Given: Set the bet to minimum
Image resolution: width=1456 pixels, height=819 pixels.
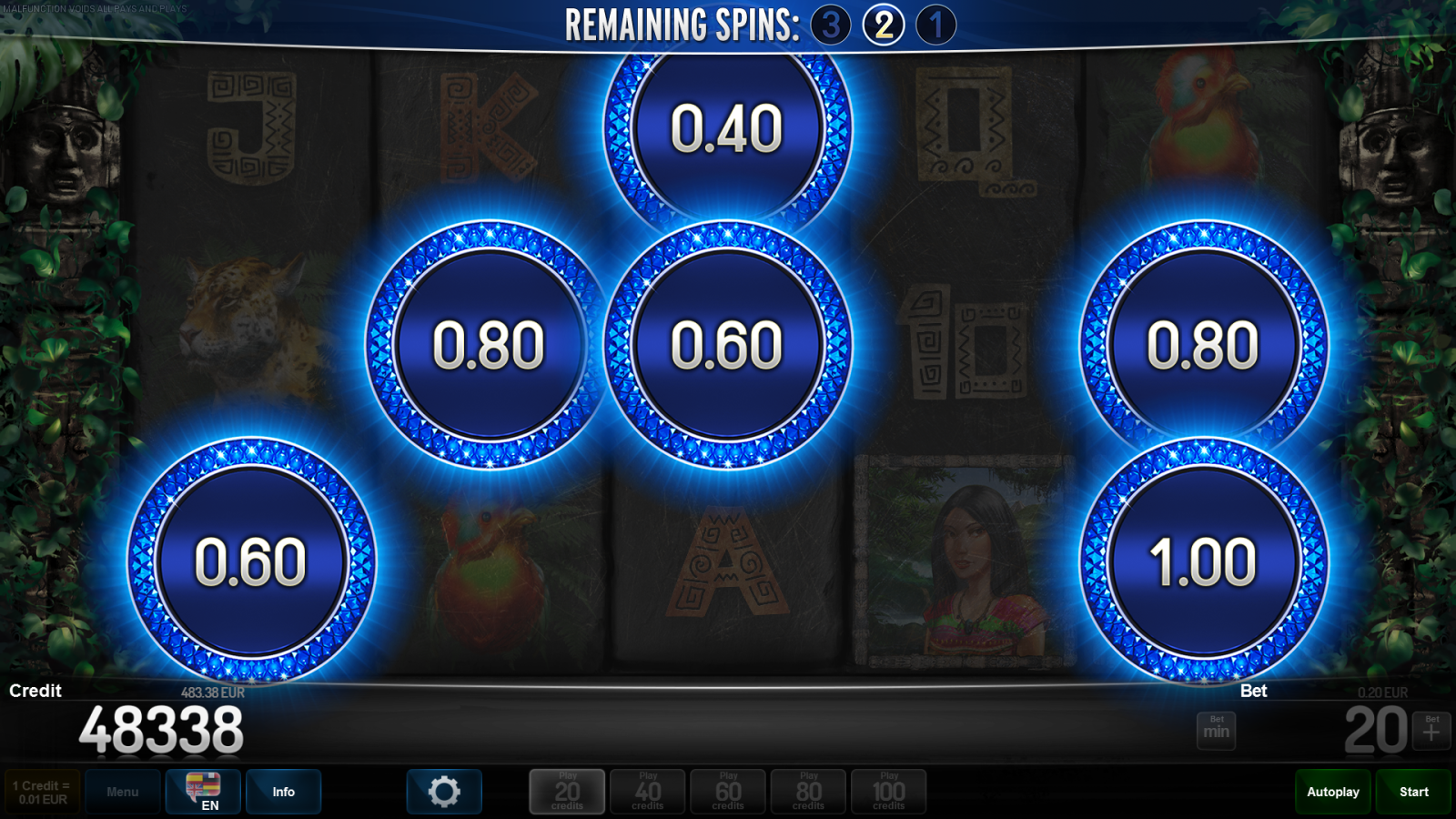Looking at the screenshot, I should click(1216, 731).
